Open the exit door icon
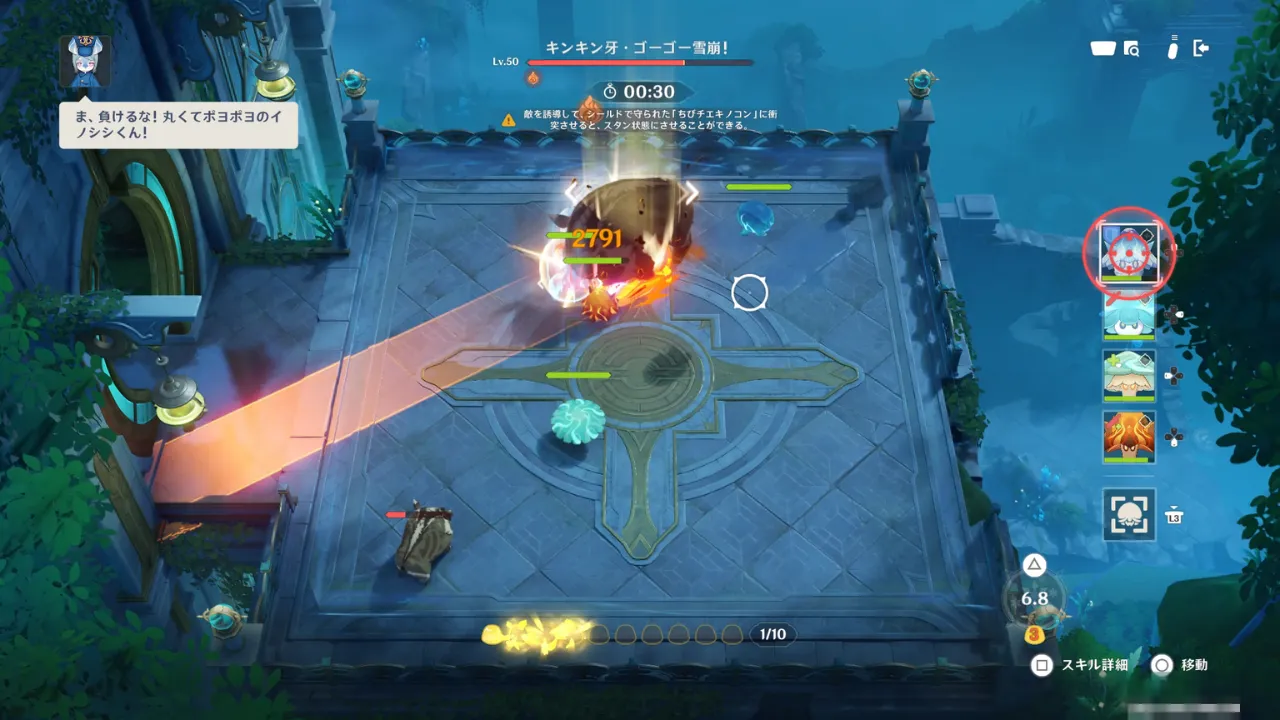This screenshot has height=720, width=1280. point(1202,48)
